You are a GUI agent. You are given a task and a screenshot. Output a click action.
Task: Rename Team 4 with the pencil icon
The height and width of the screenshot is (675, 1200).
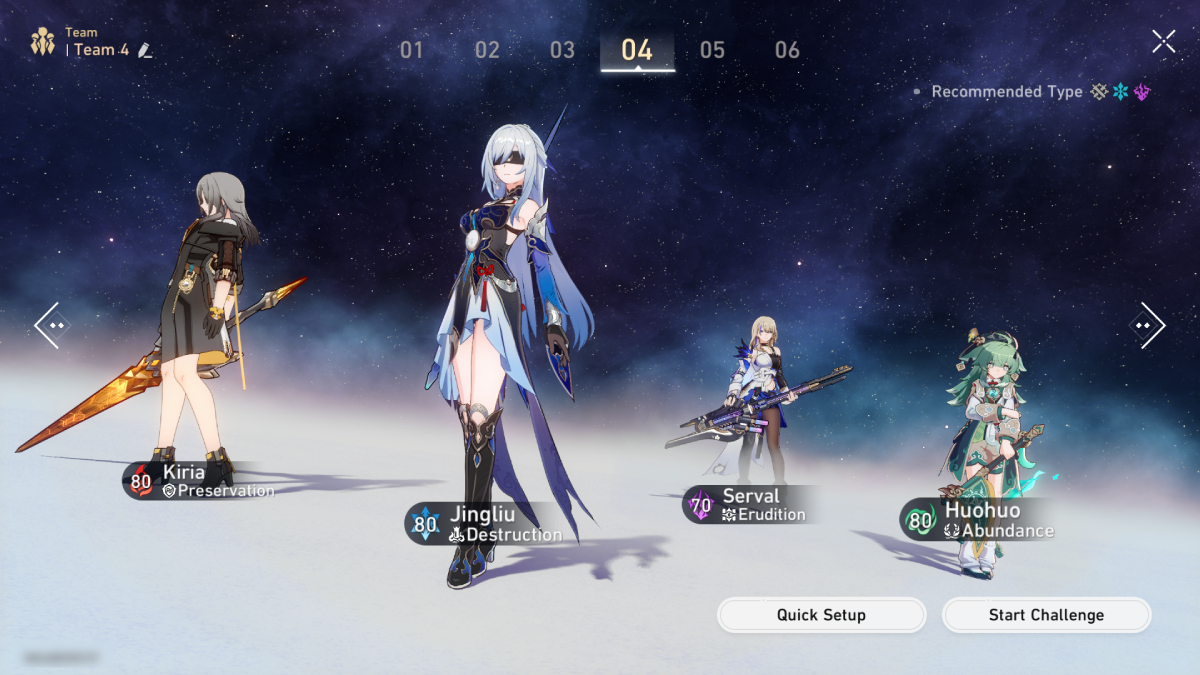(x=146, y=50)
